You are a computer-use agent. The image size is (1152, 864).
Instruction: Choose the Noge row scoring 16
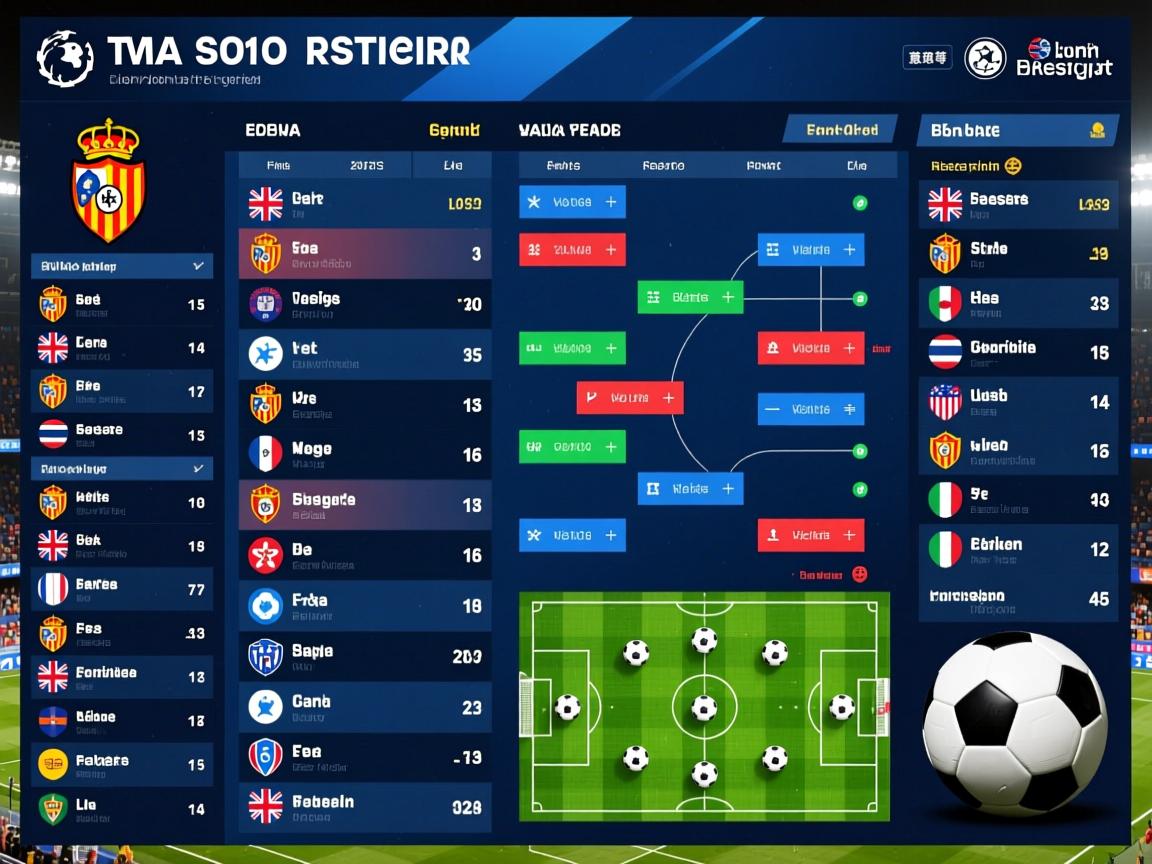pyautogui.click(x=364, y=454)
